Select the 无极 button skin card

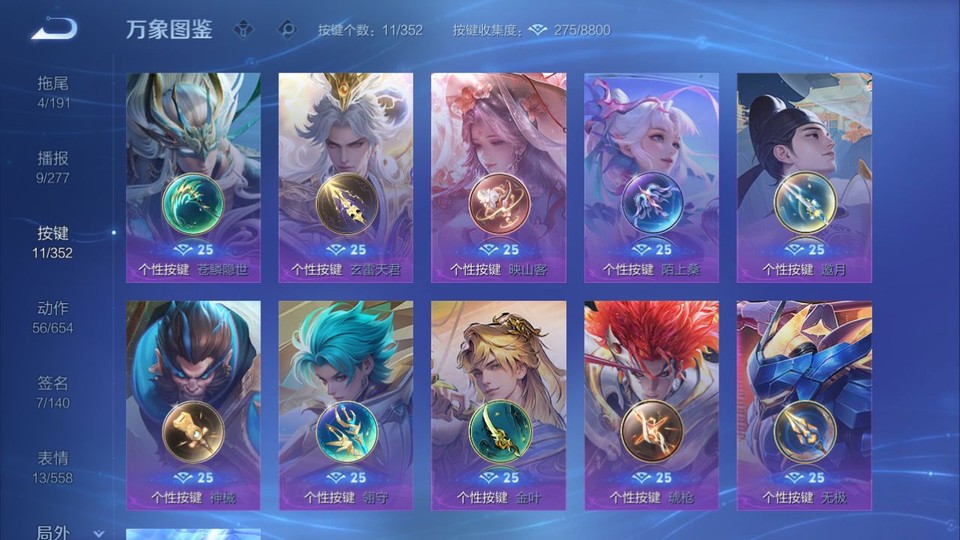804,405
